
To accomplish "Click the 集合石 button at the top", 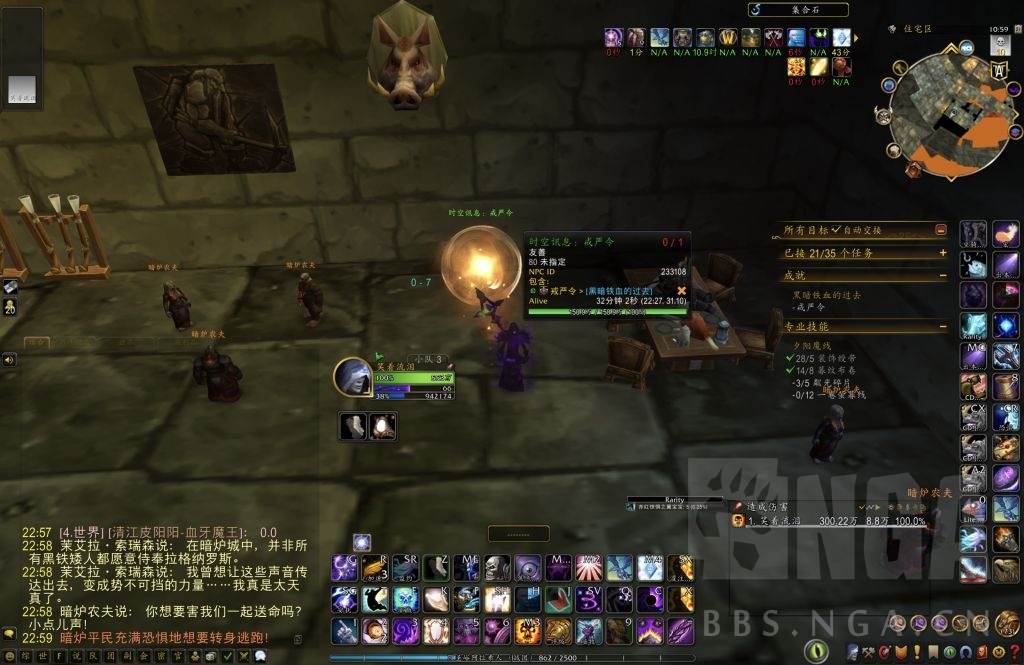I will (798, 10).
